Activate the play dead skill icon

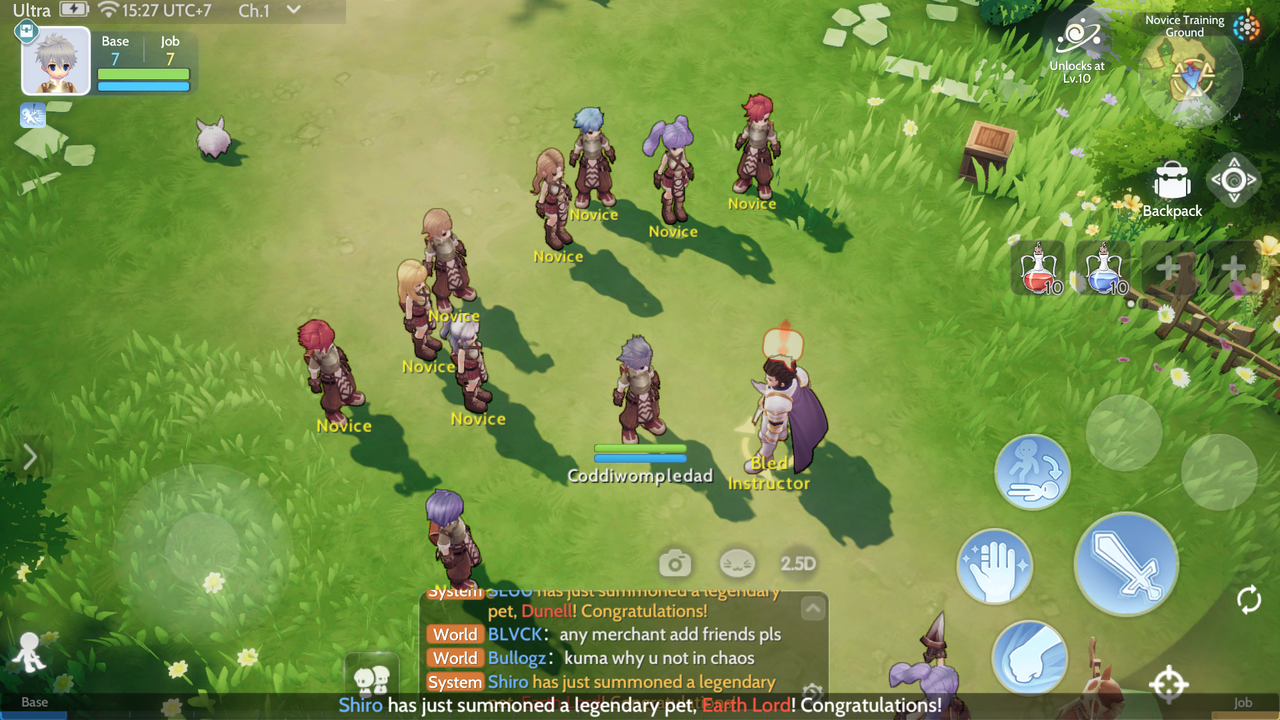[1032, 472]
